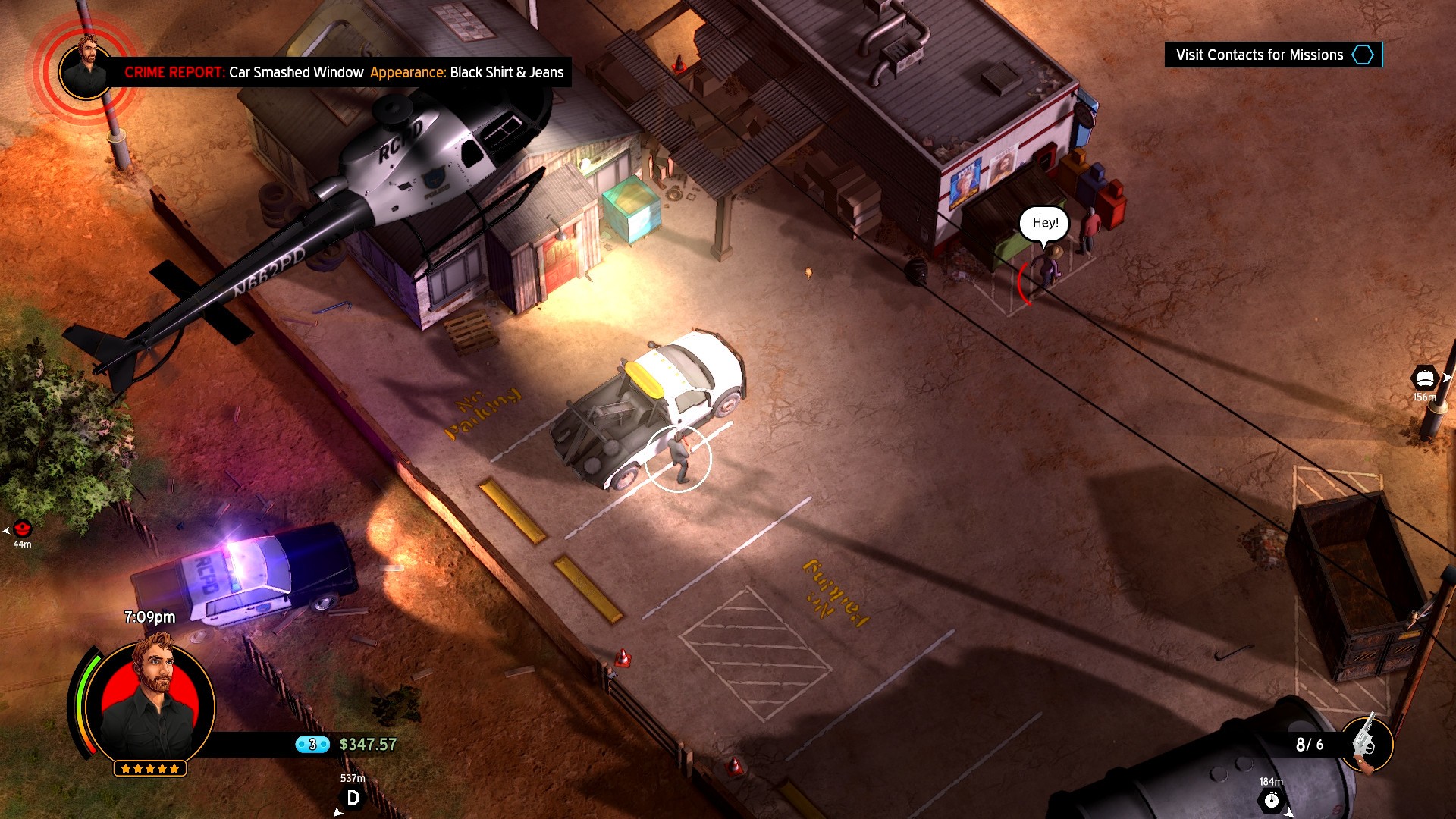Click the money counter showing $347.57
This screenshot has width=1456, height=819.
[367, 745]
